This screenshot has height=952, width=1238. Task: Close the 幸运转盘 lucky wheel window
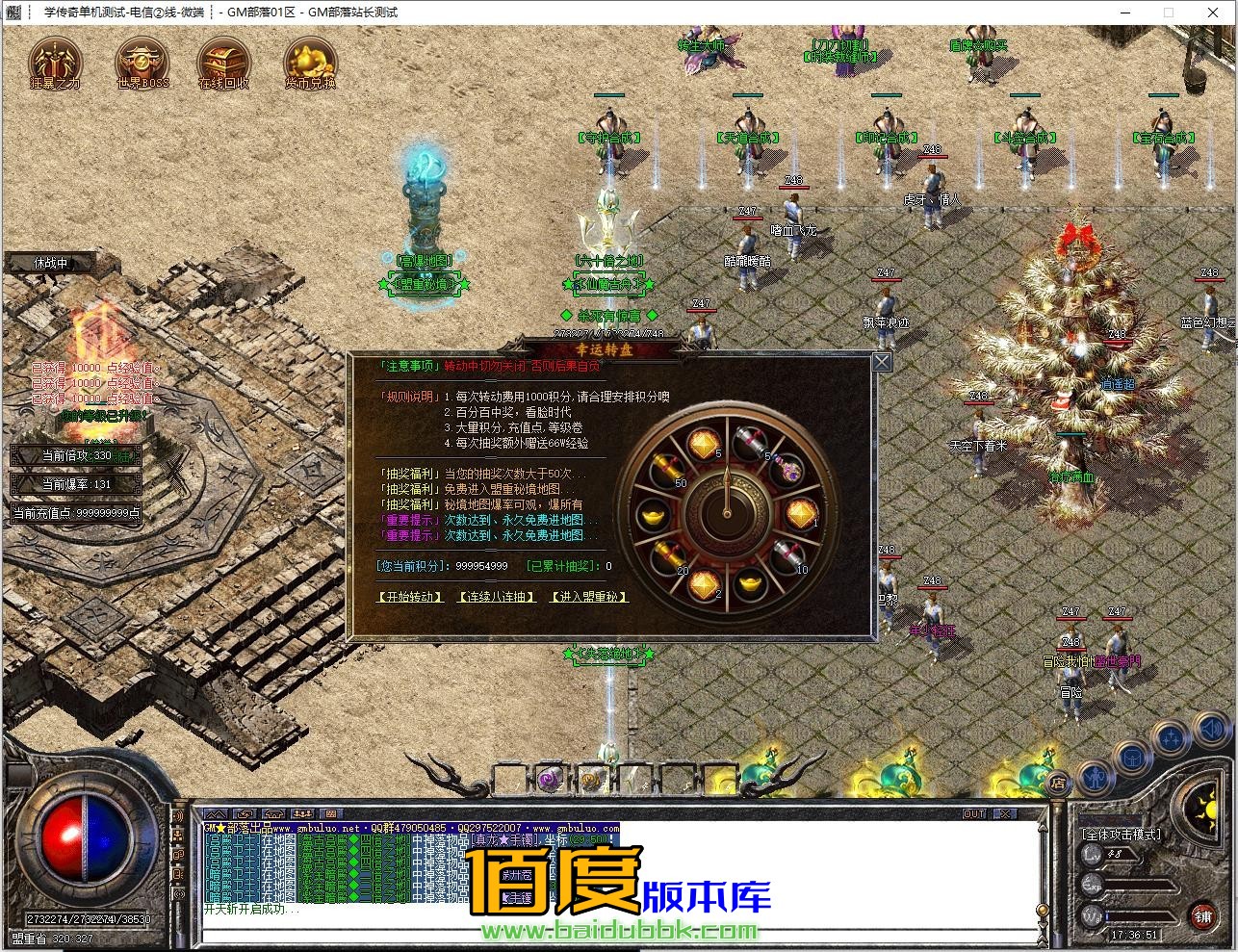(x=880, y=361)
